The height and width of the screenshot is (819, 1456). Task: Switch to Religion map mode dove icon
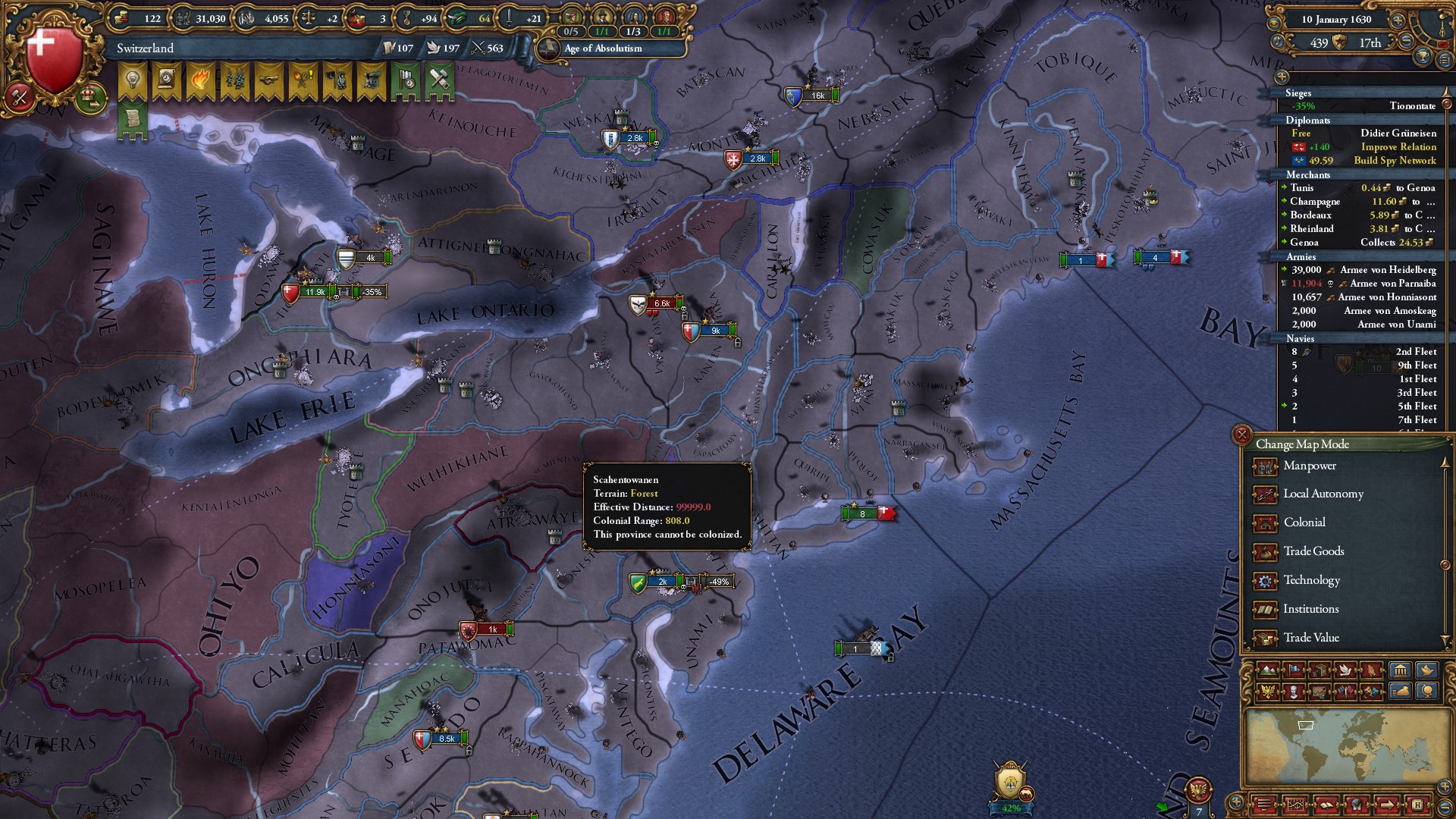(x=1345, y=670)
